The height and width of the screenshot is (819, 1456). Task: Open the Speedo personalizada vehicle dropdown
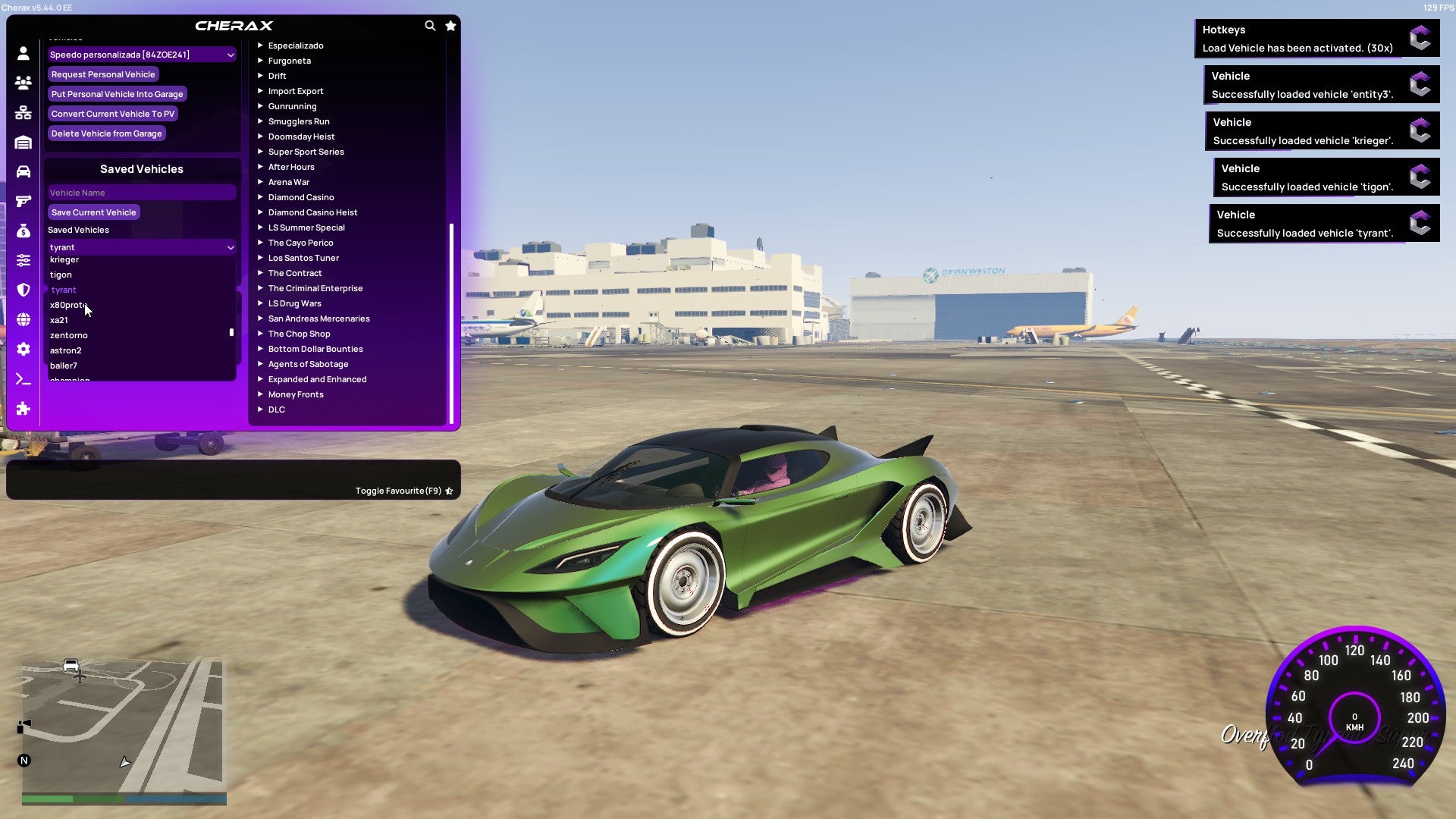pyautogui.click(x=141, y=54)
